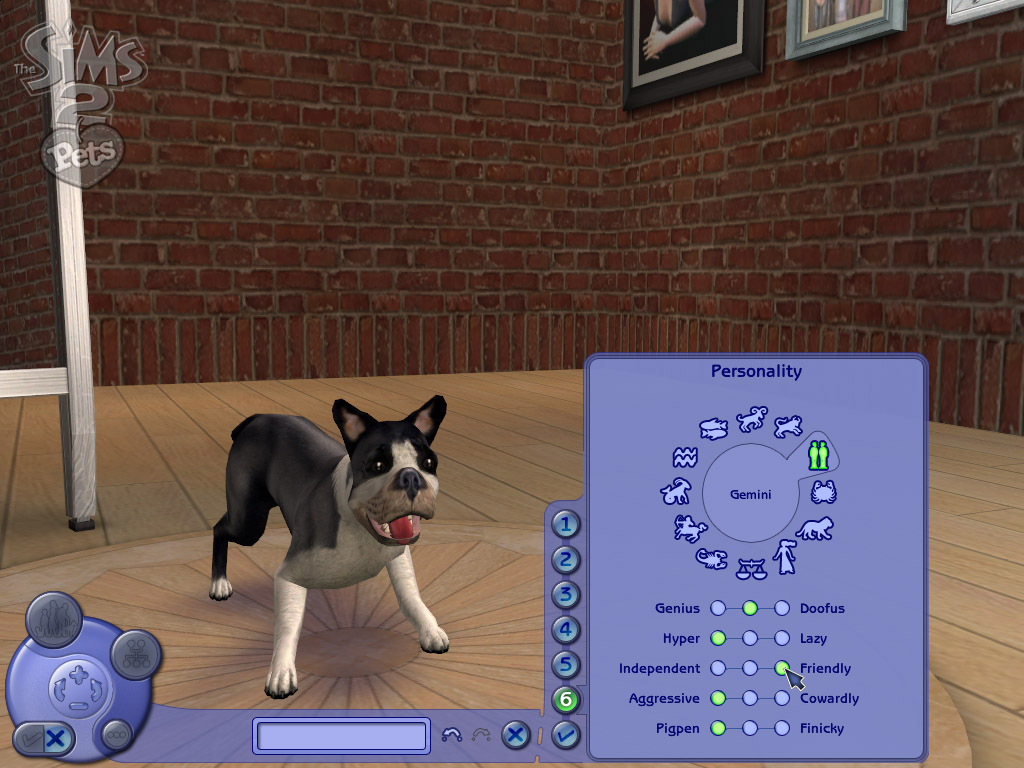
Task: Pick the Pisces fish zodiac sign
Action: tap(712, 429)
